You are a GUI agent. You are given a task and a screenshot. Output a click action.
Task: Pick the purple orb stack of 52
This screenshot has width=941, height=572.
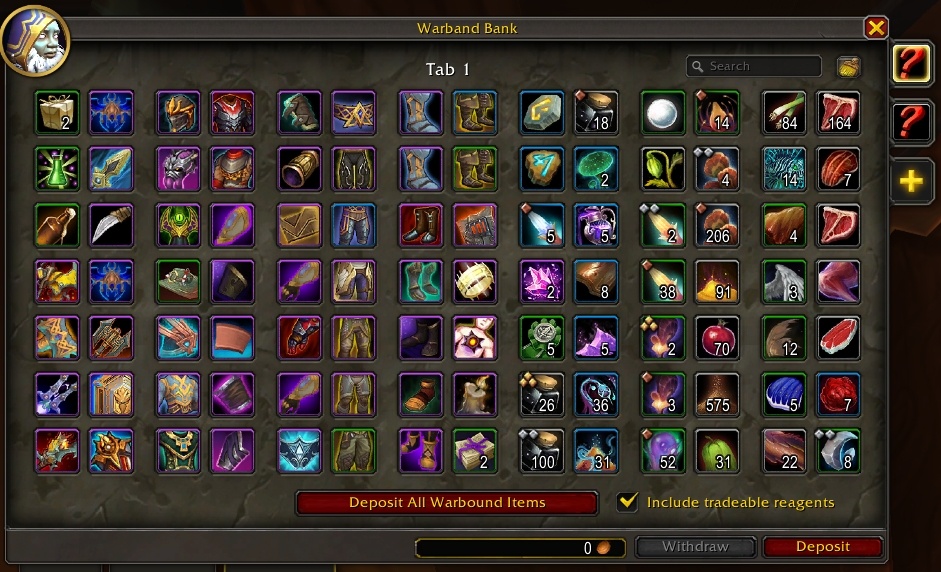(x=662, y=450)
